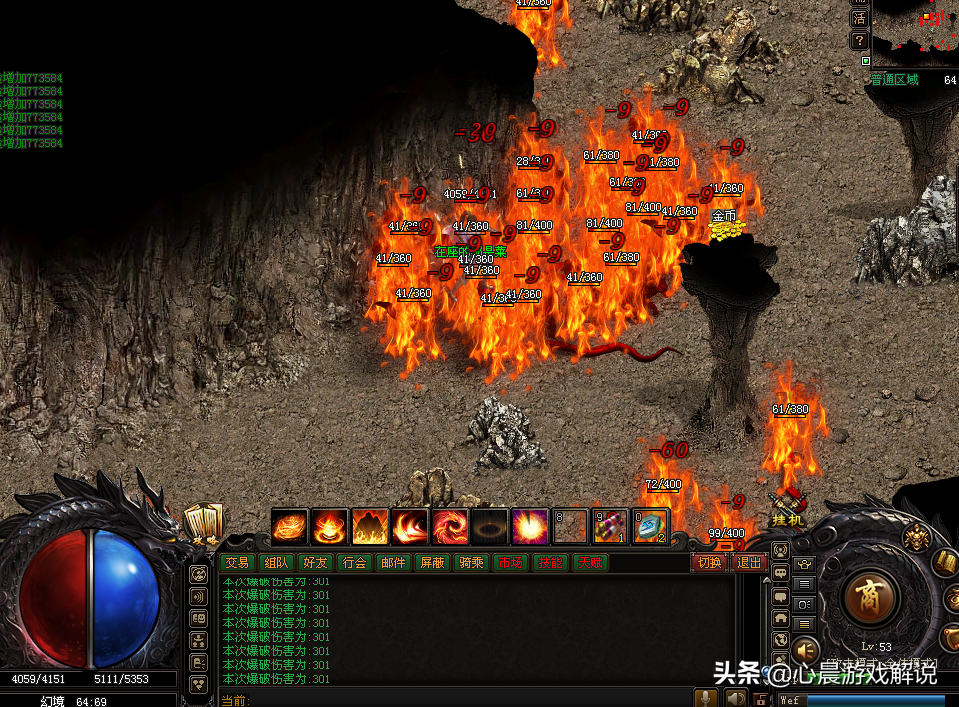Cast the dark ring skill on the hotbar

pyautogui.click(x=489, y=526)
